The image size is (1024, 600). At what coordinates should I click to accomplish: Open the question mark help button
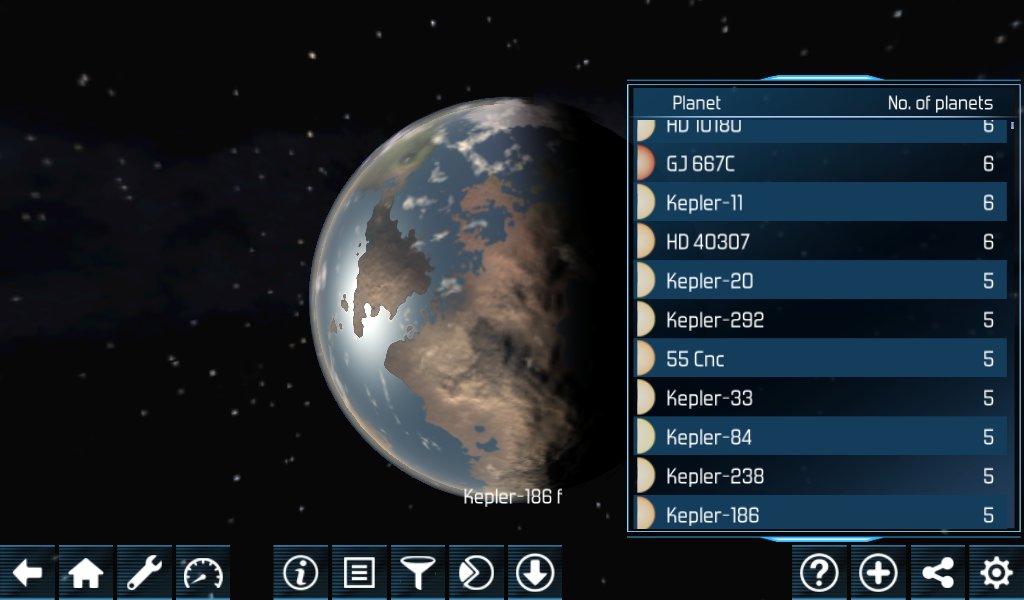pos(819,573)
